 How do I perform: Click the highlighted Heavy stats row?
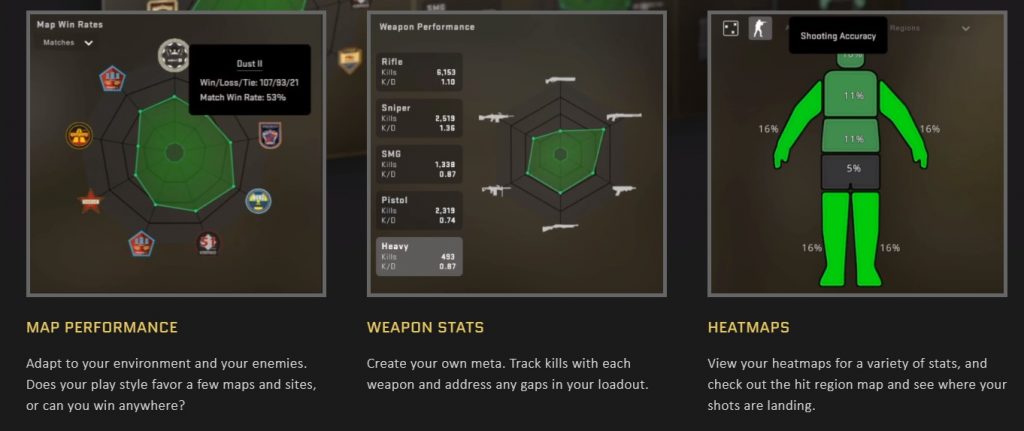tap(419, 256)
